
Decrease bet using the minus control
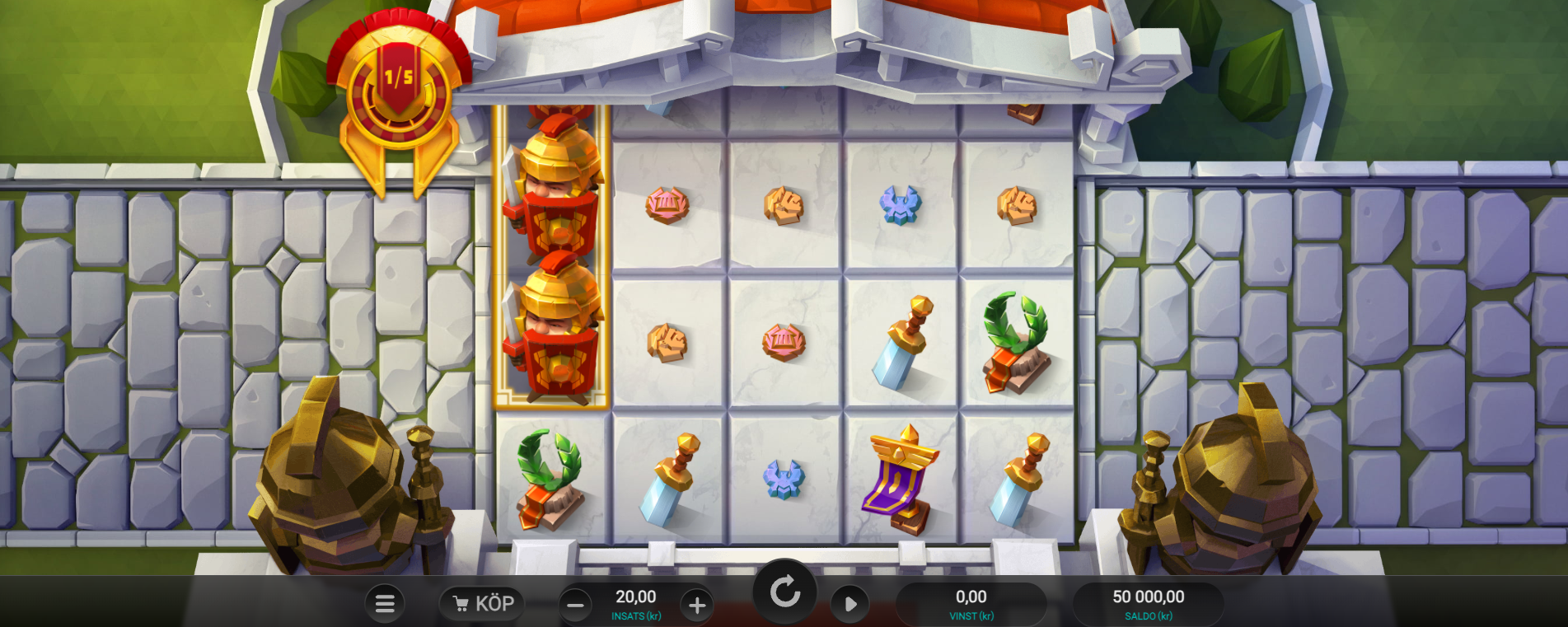point(575,604)
